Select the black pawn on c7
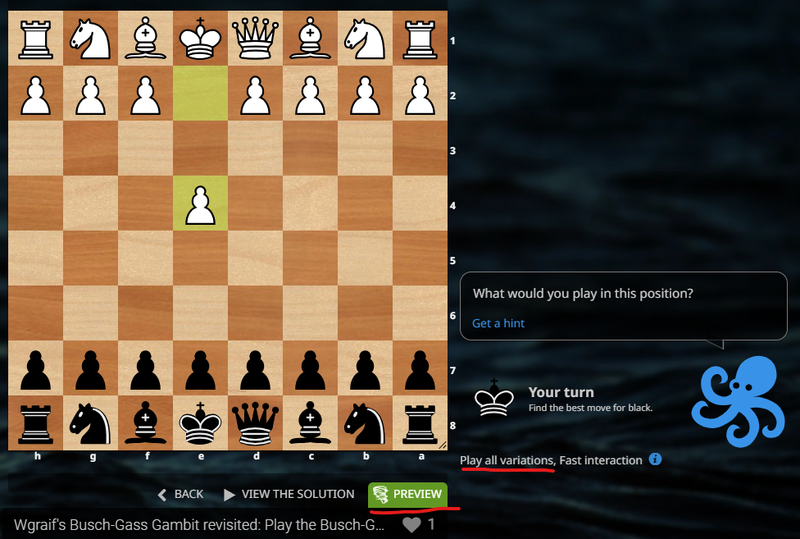 pyautogui.click(x=311, y=368)
